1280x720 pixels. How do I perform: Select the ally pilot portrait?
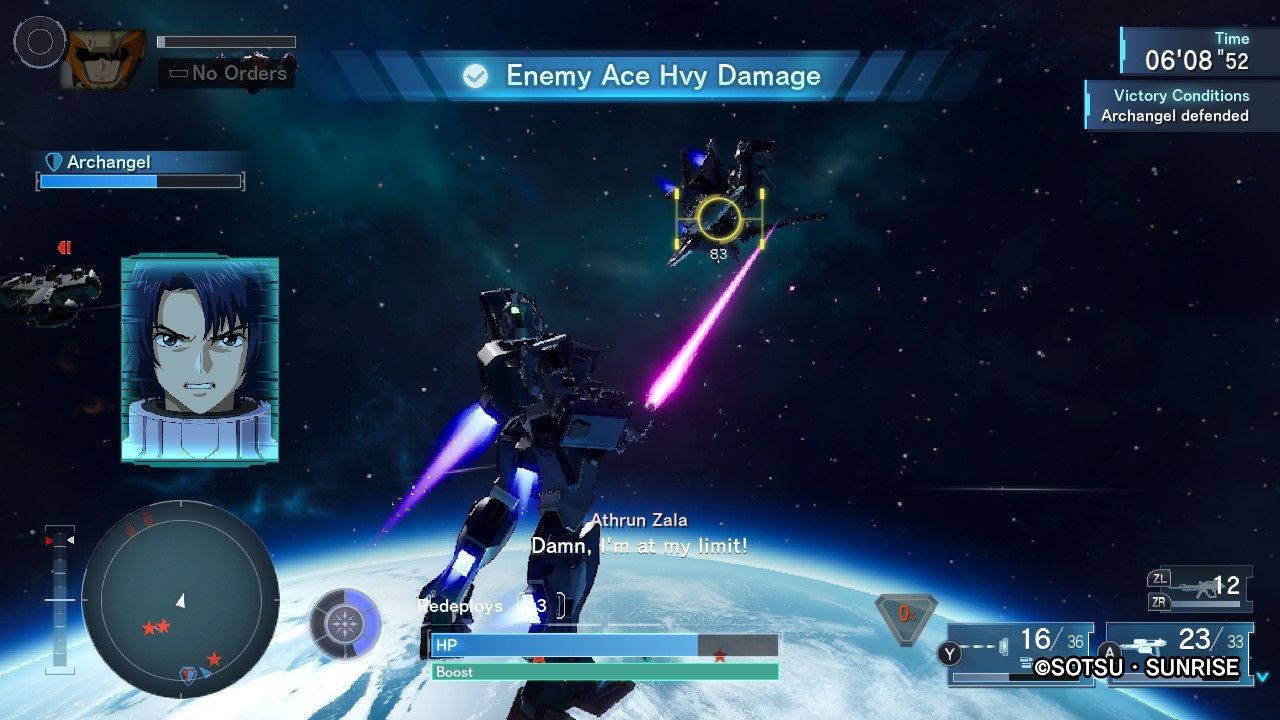[x=103, y=59]
